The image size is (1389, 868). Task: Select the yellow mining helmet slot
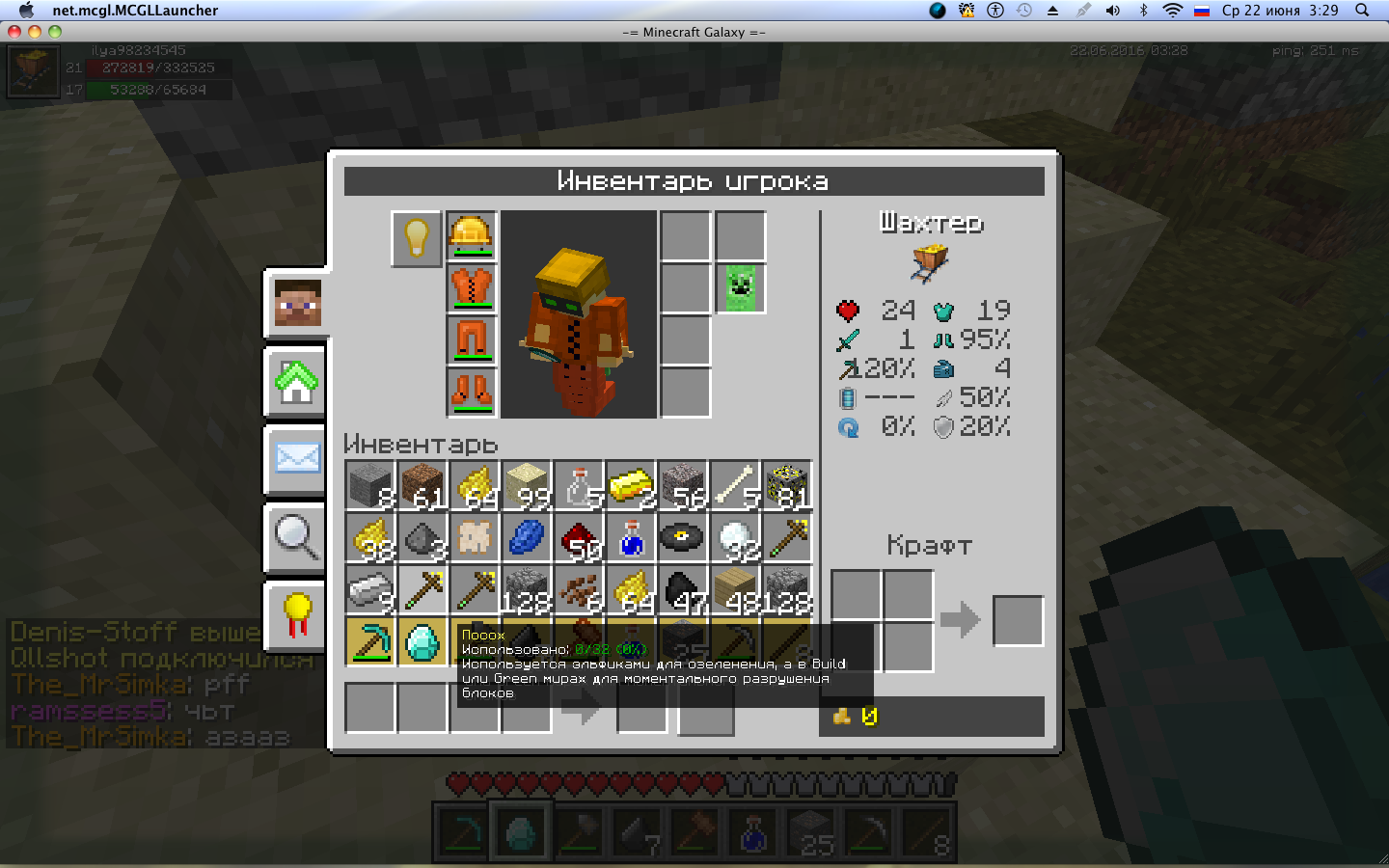pyautogui.click(x=472, y=236)
